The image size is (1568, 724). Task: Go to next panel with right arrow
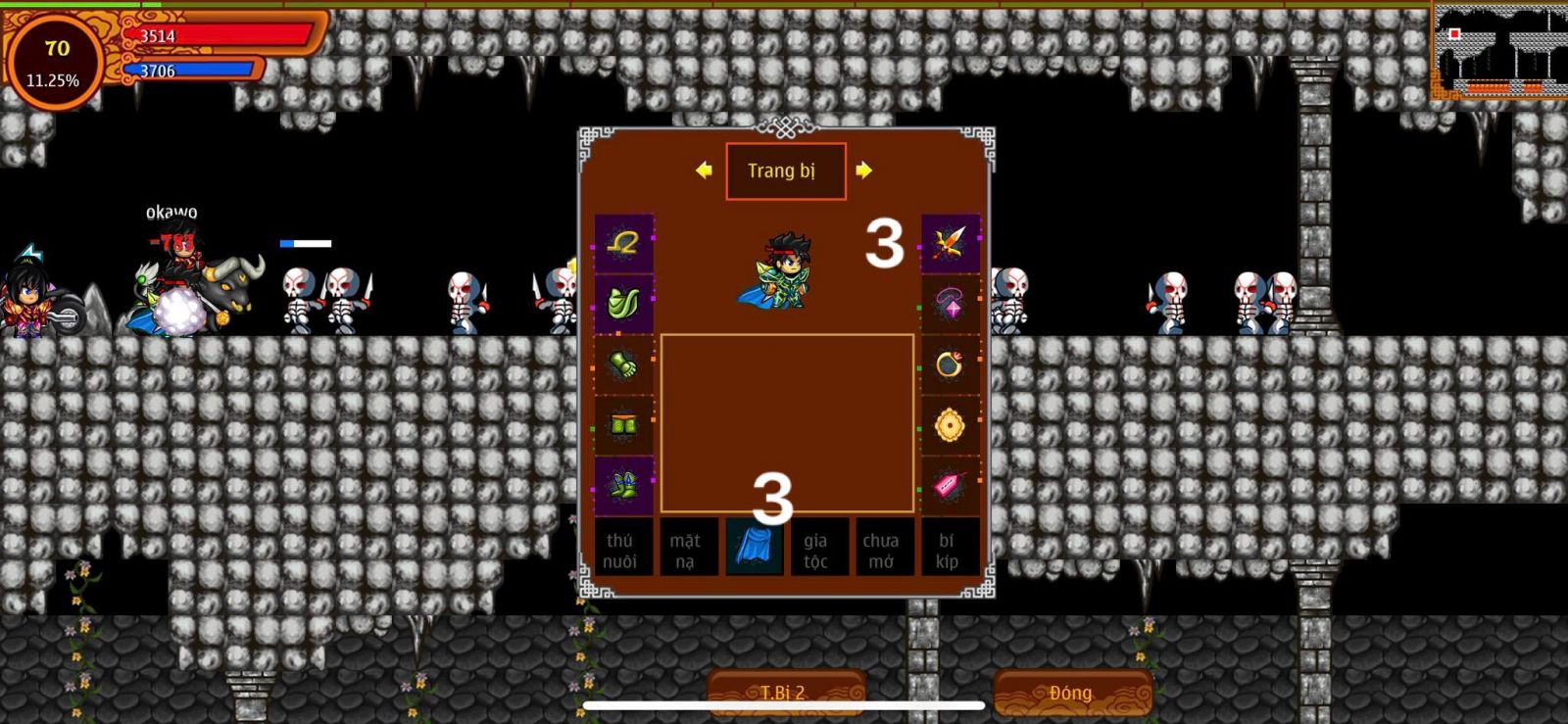[x=863, y=170]
